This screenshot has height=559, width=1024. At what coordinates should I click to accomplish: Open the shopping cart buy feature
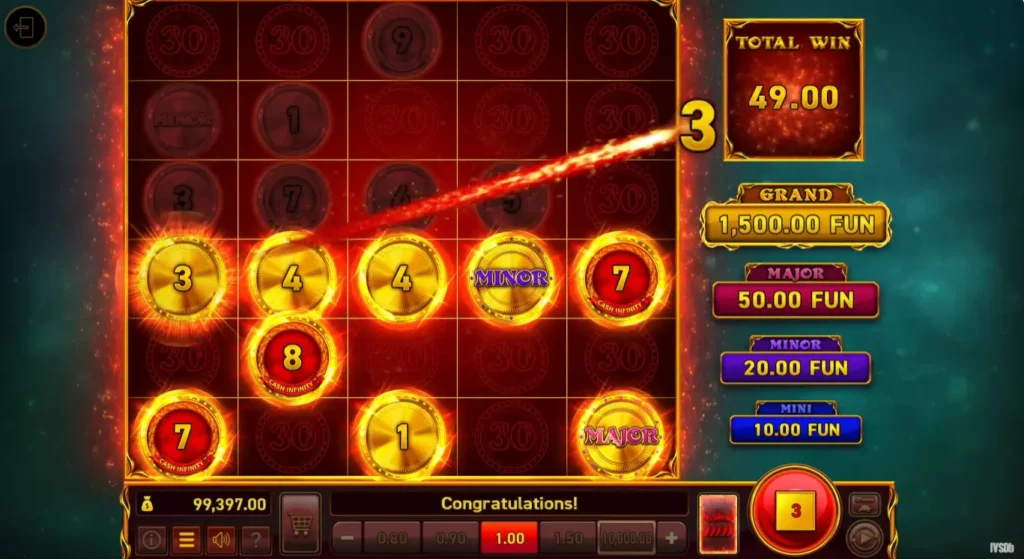click(300, 523)
